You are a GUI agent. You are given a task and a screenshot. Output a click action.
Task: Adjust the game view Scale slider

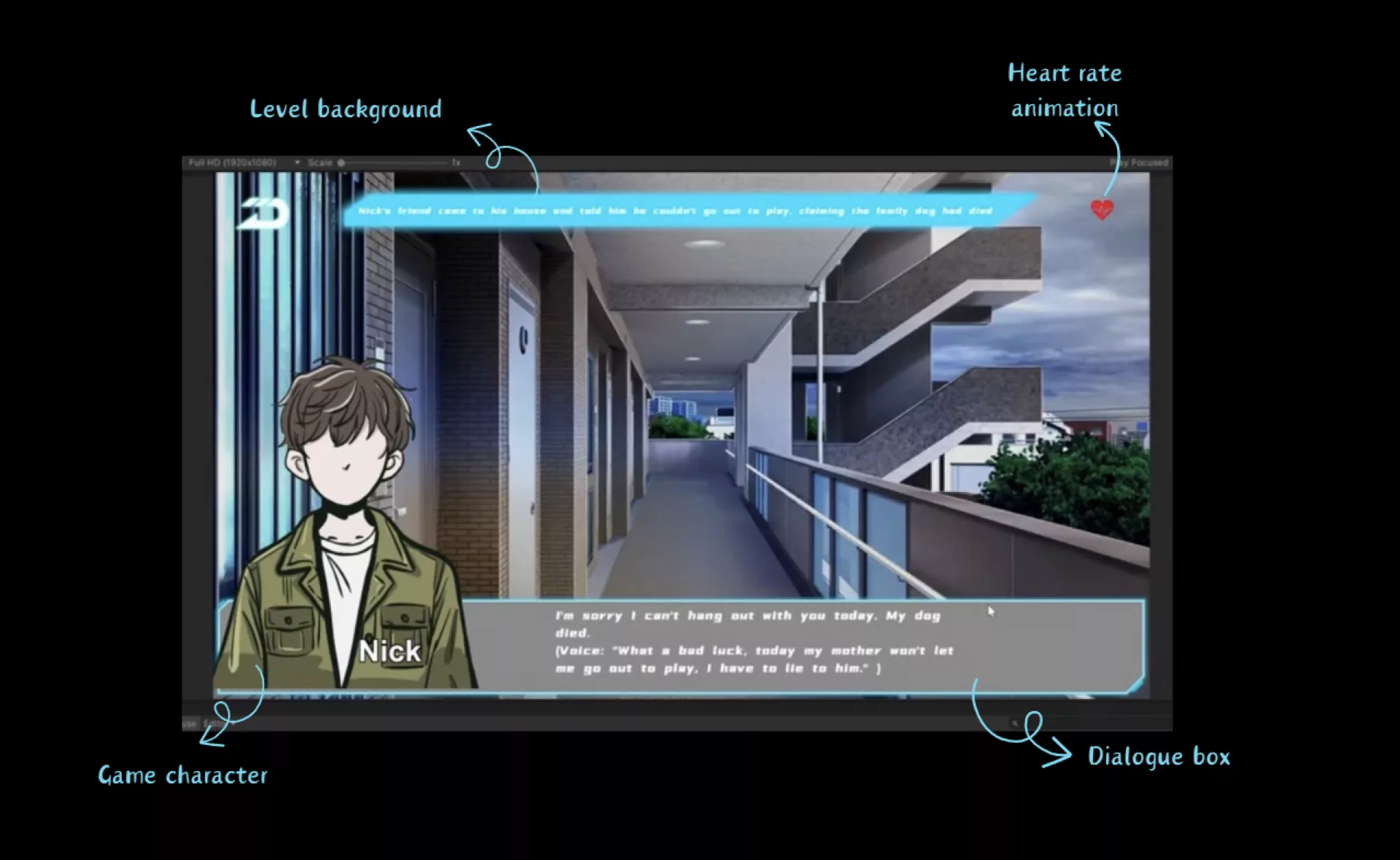pyautogui.click(x=341, y=163)
